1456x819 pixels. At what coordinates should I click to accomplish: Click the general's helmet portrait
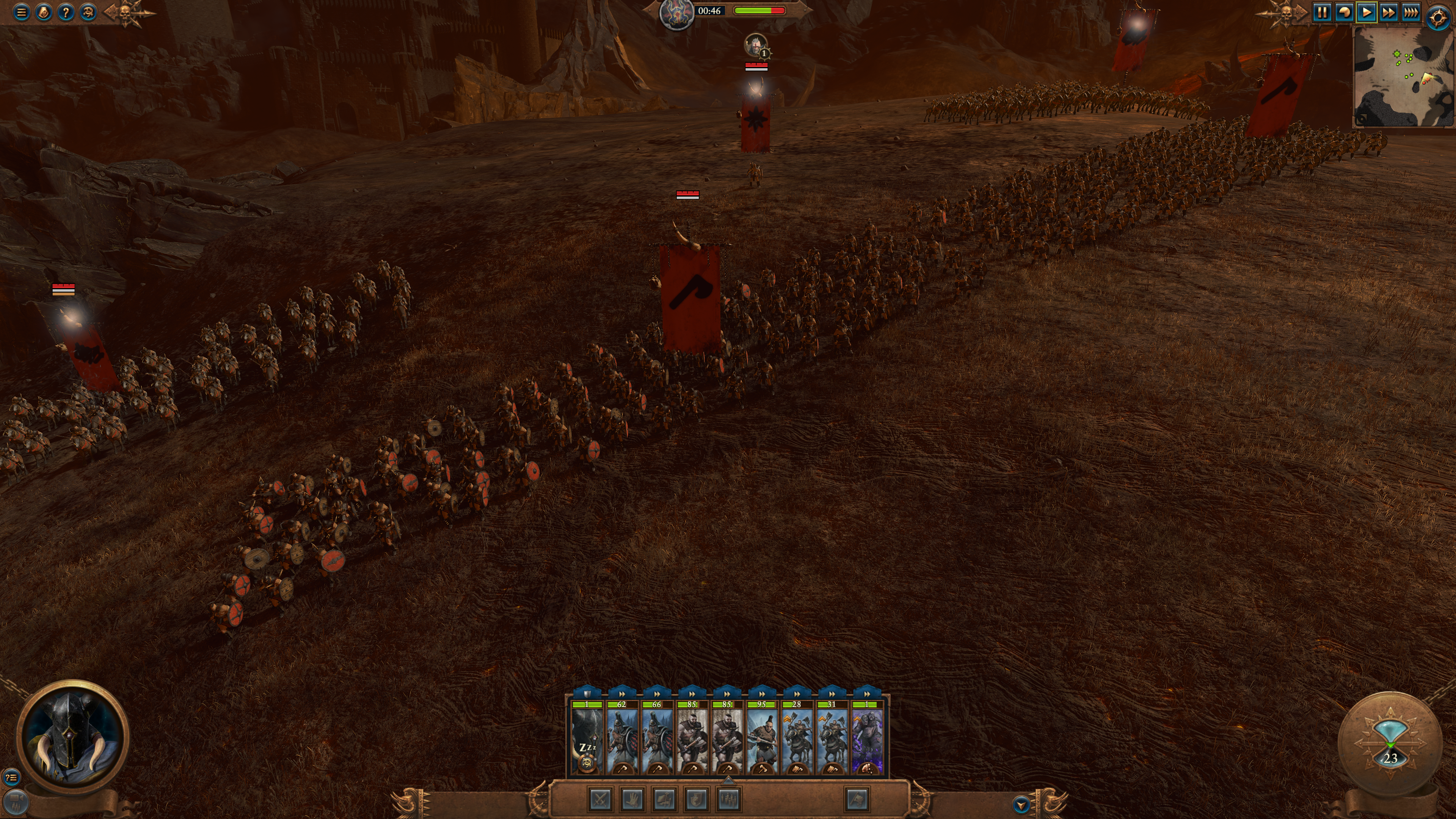click(72, 737)
